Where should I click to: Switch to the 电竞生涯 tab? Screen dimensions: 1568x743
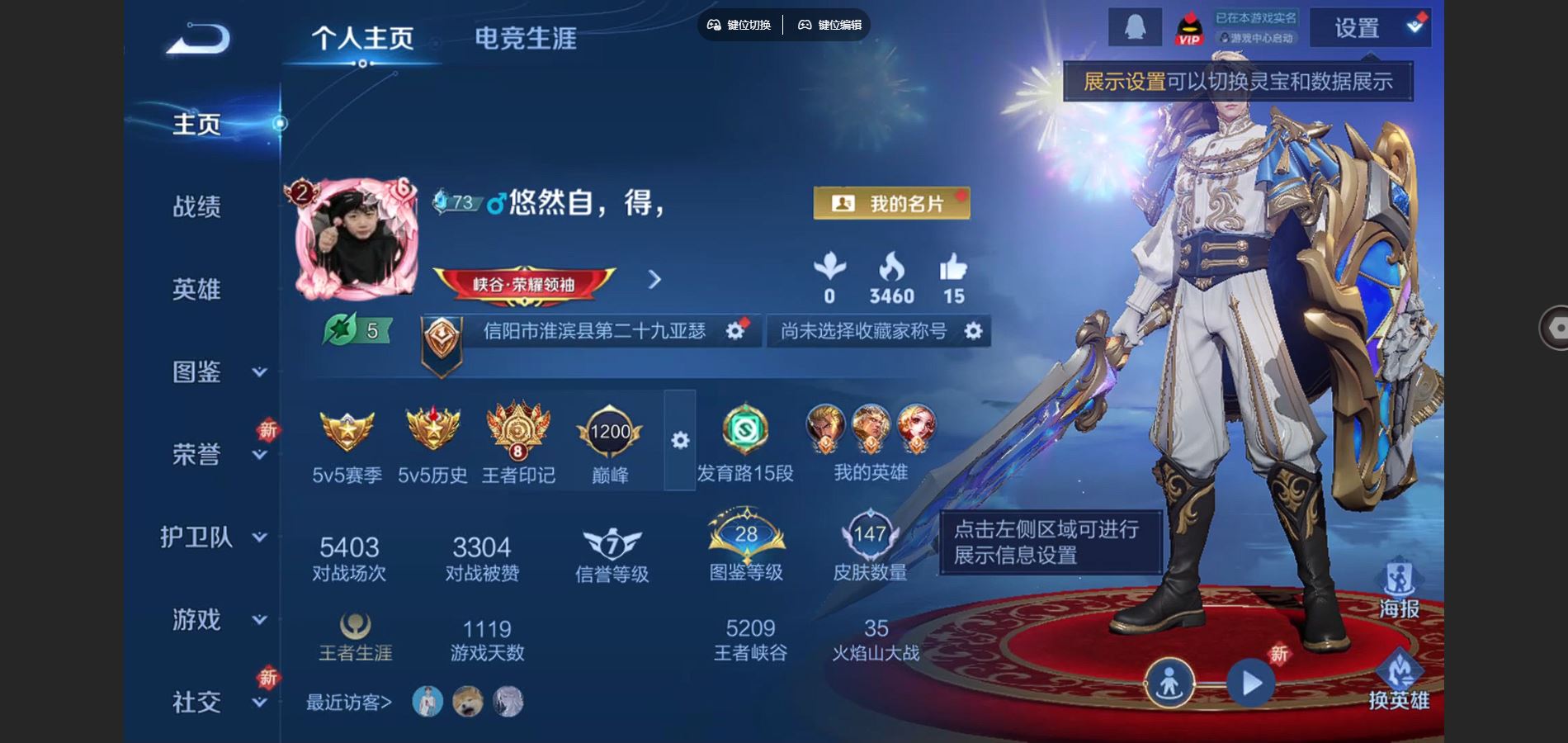click(525, 39)
